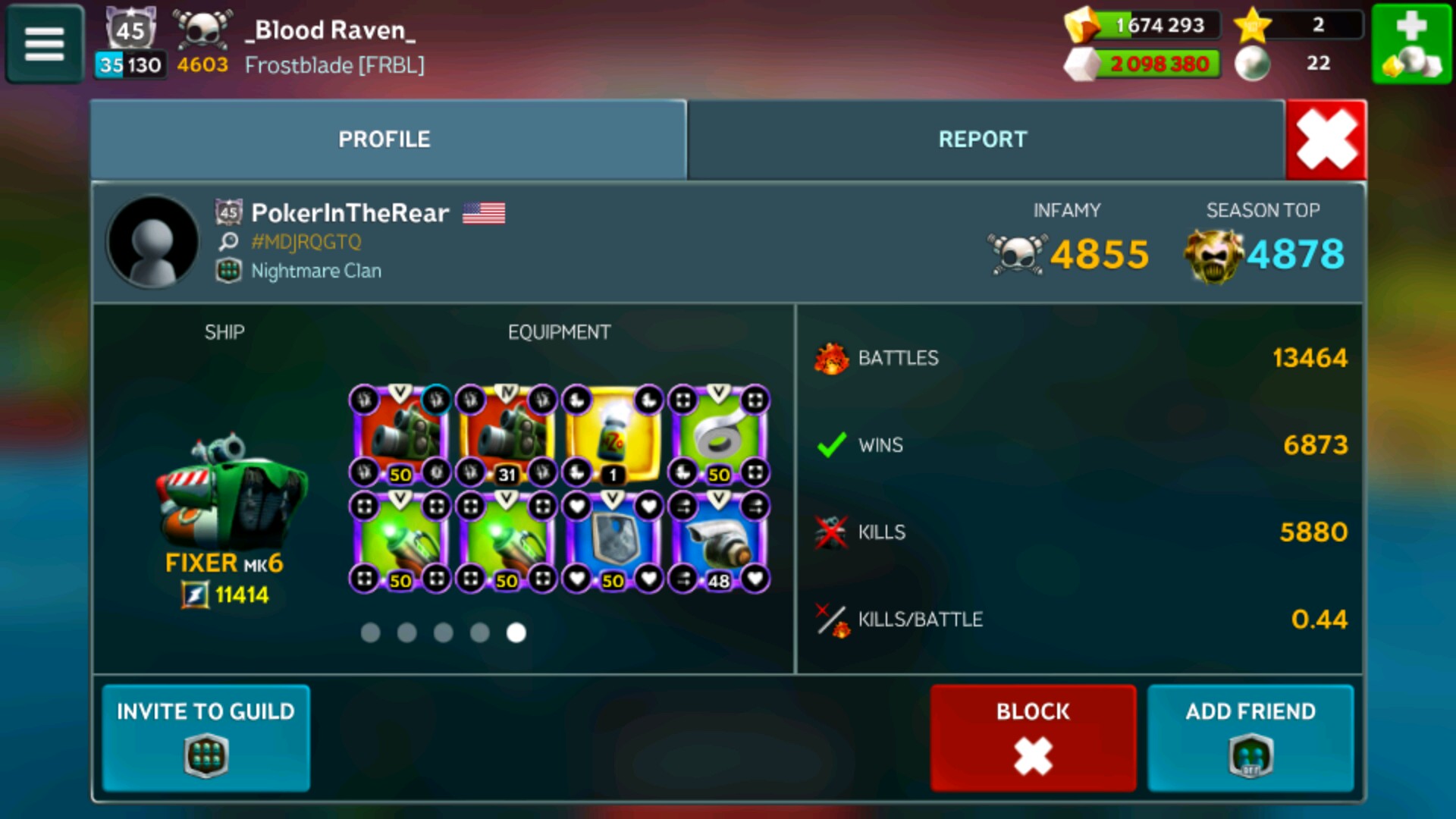Switch to the Report tab

(983, 140)
